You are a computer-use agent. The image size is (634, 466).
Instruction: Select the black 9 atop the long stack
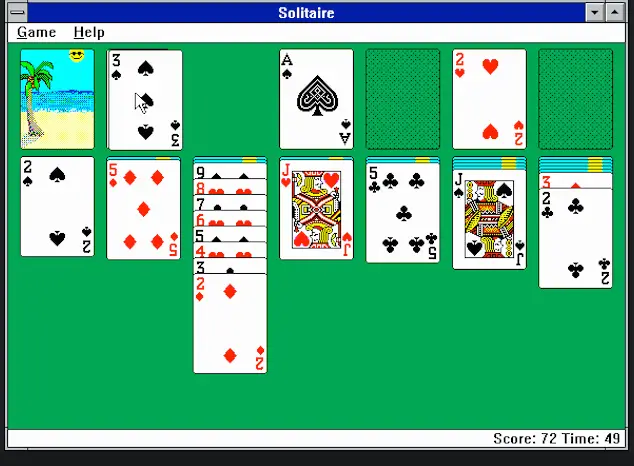(230, 171)
